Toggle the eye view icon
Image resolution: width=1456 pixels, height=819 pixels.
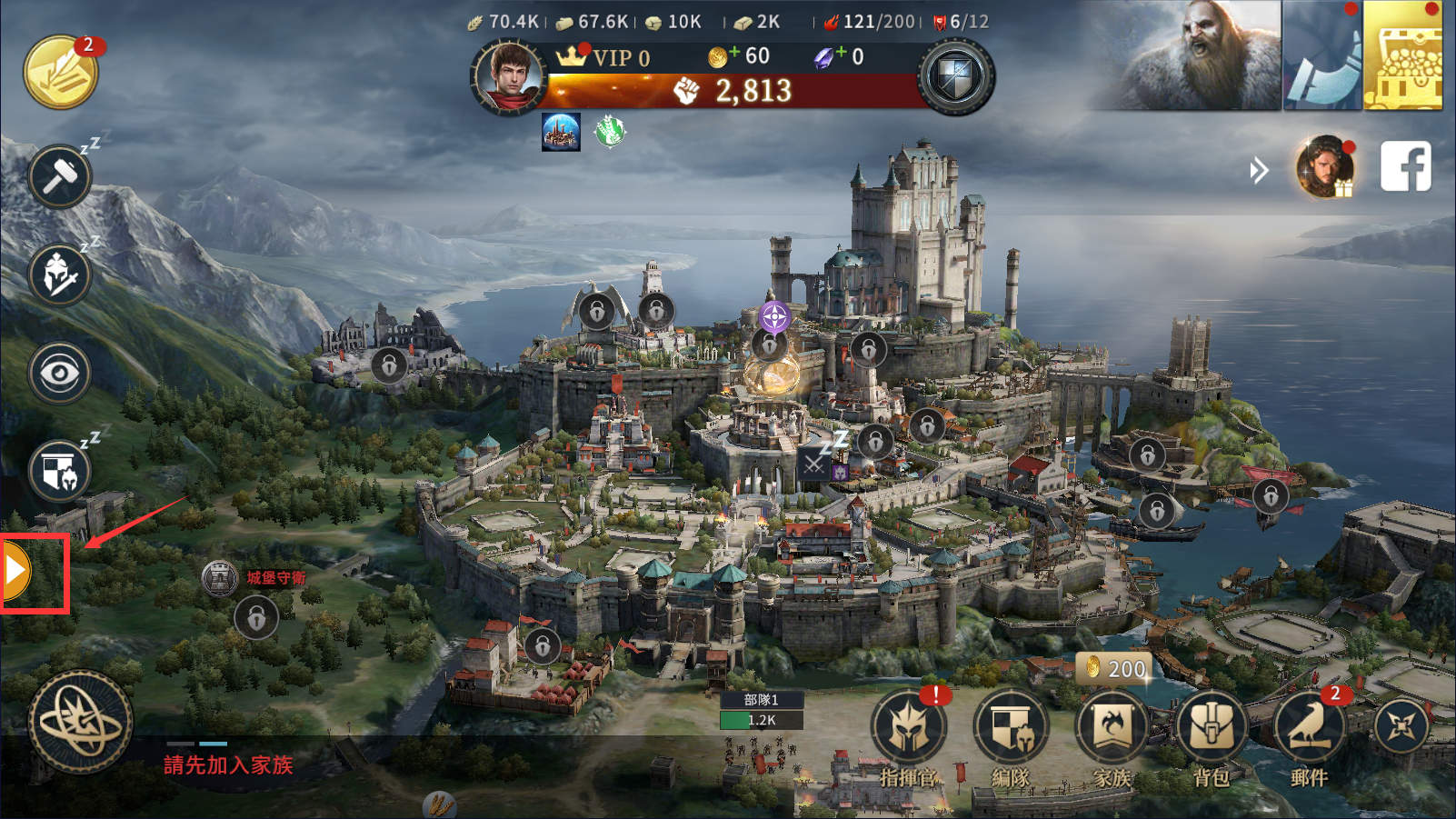pos(60,373)
